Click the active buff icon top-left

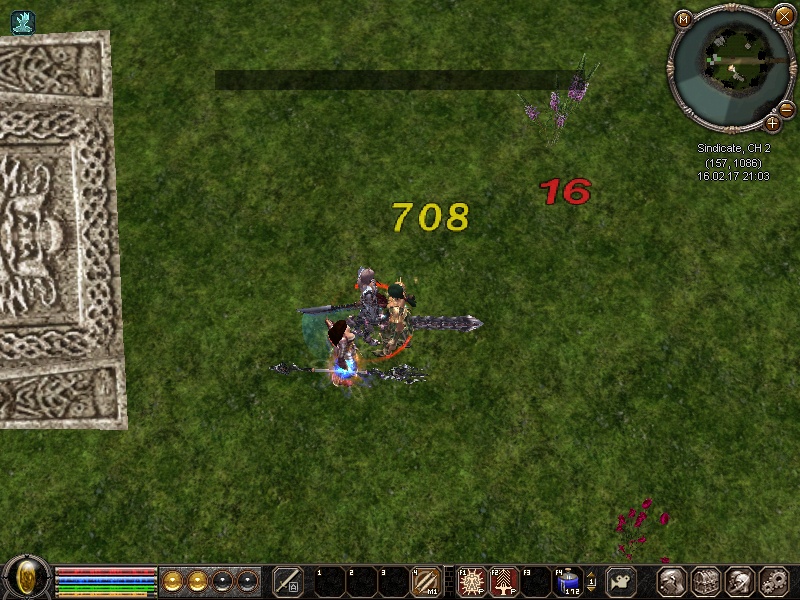[22, 22]
